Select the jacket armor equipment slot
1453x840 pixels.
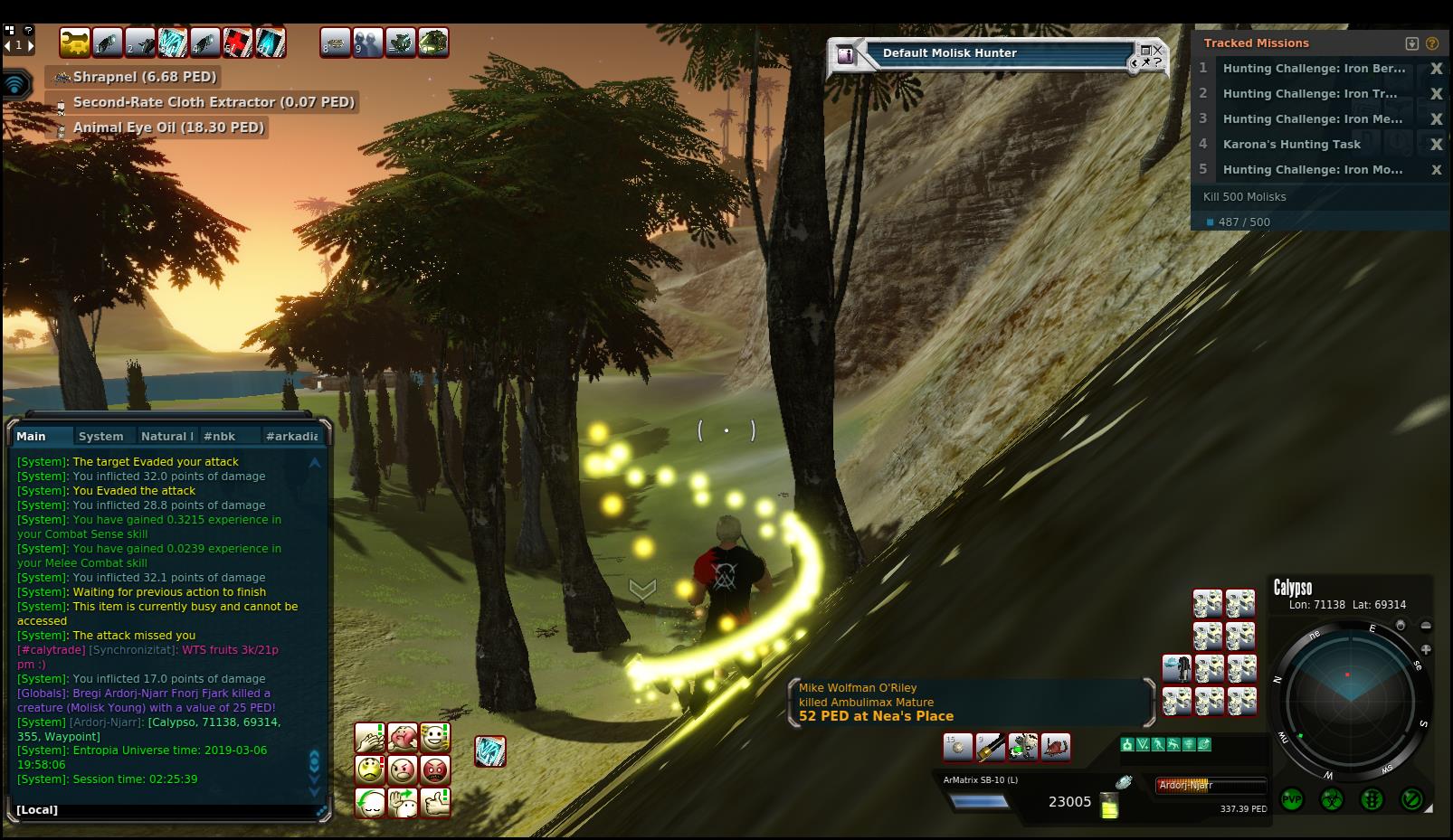[x=1176, y=669]
